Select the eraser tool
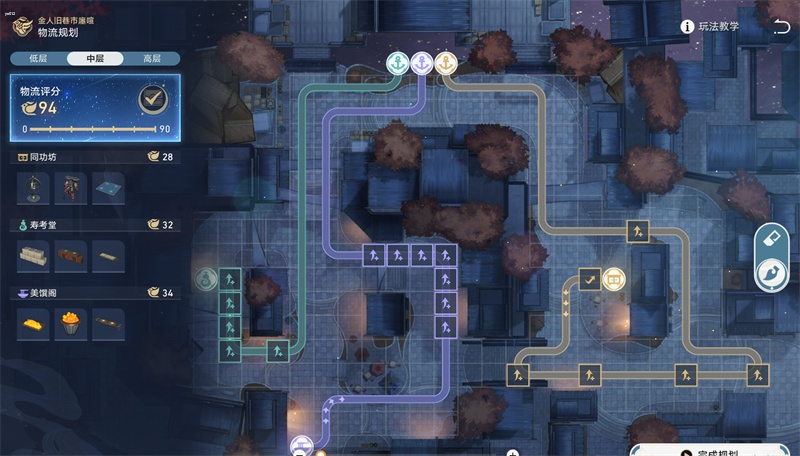Screen dimensions: 800x456 pyautogui.click(x=769, y=239)
